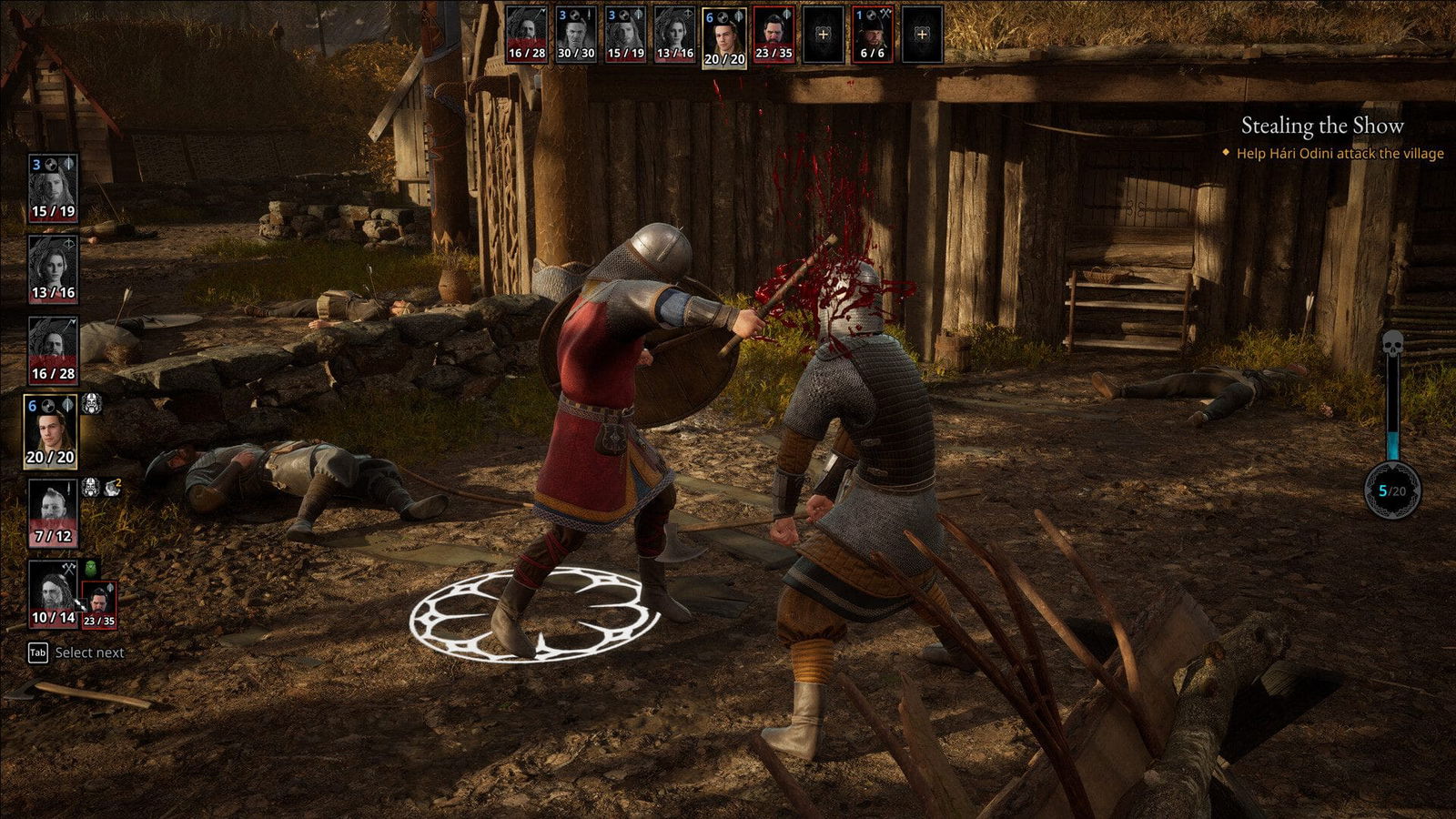Screen dimensions: 1456x819
Task: Click the 15 / 19 portrait in top turn order
Action: coord(625,35)
